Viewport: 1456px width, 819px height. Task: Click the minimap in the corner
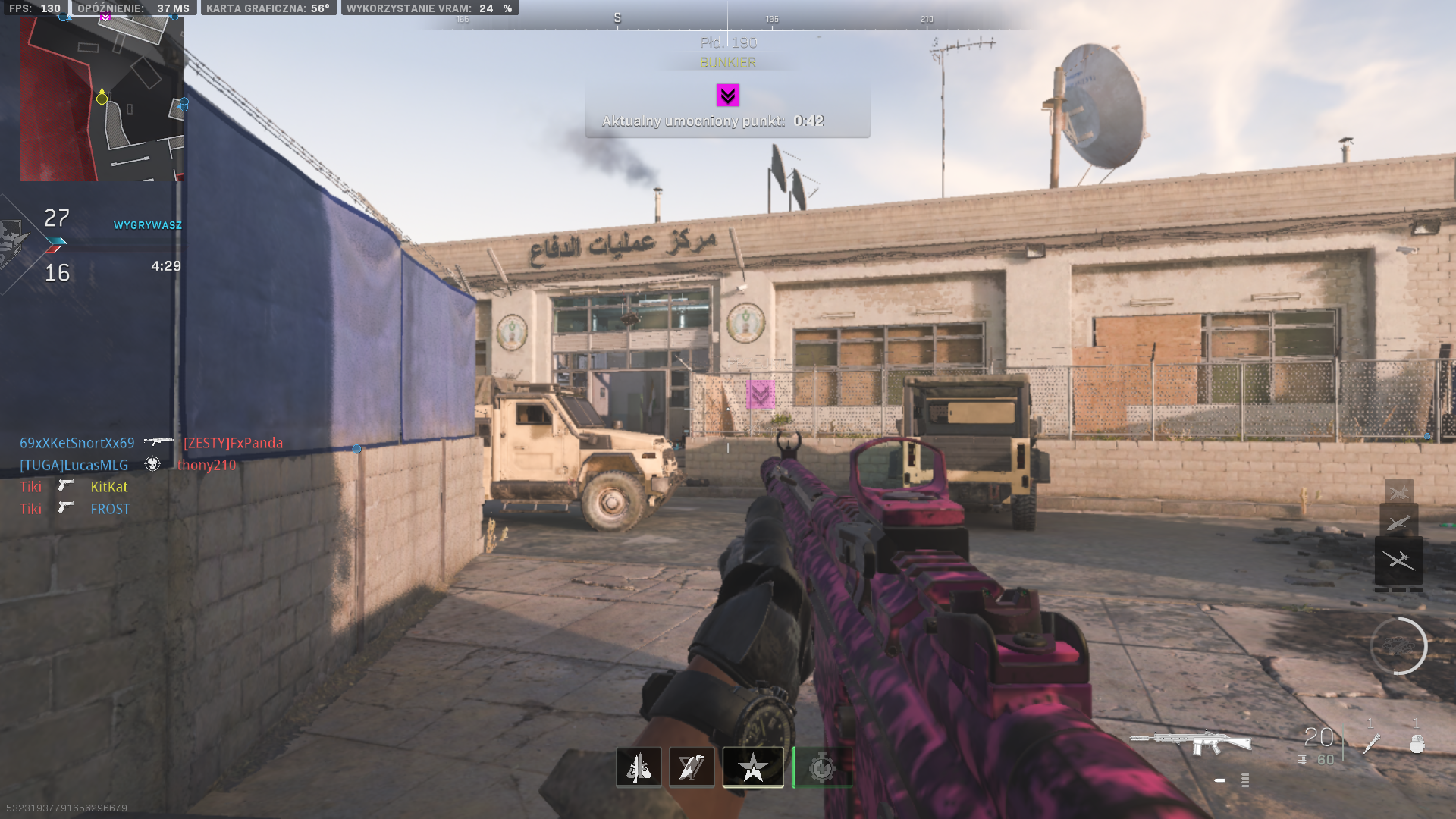102,99
